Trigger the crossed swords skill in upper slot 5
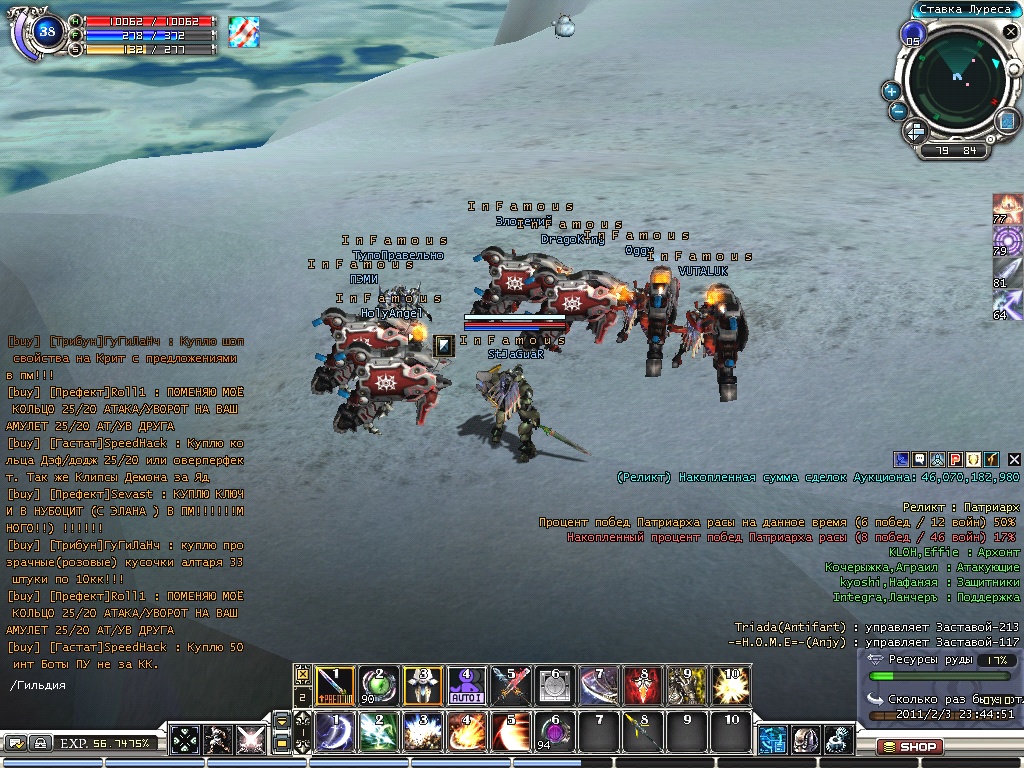This screenshot has height=768, width=1024. tap(510, 685)
